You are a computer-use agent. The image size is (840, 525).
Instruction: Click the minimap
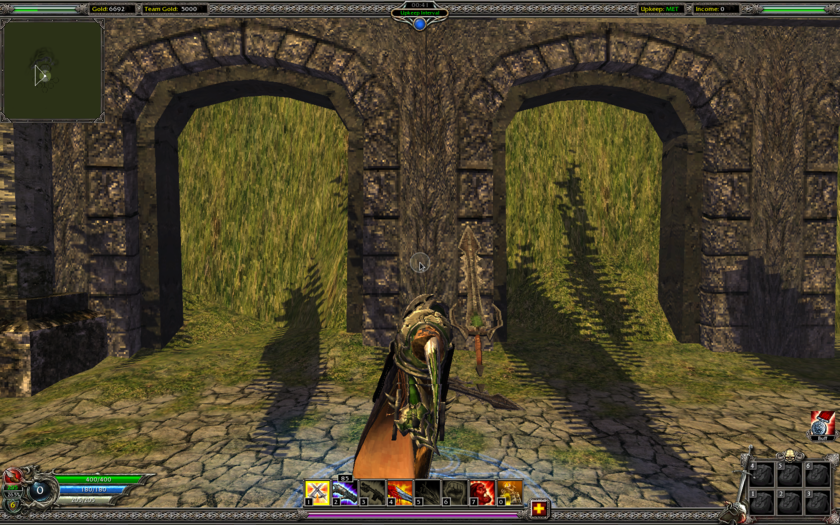pyautogui.click(x=52, y=70)
